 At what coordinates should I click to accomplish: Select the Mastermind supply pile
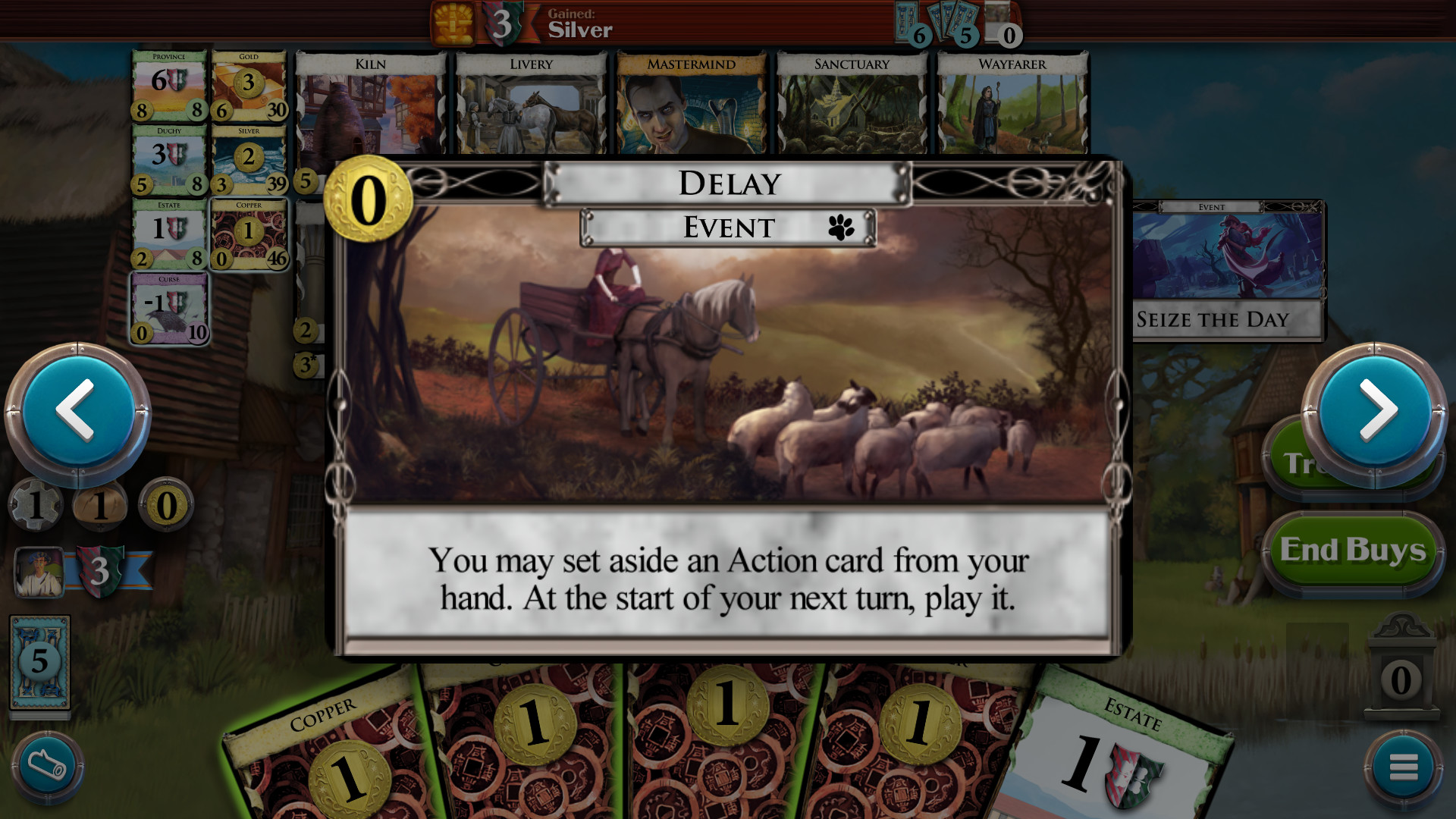691,106
